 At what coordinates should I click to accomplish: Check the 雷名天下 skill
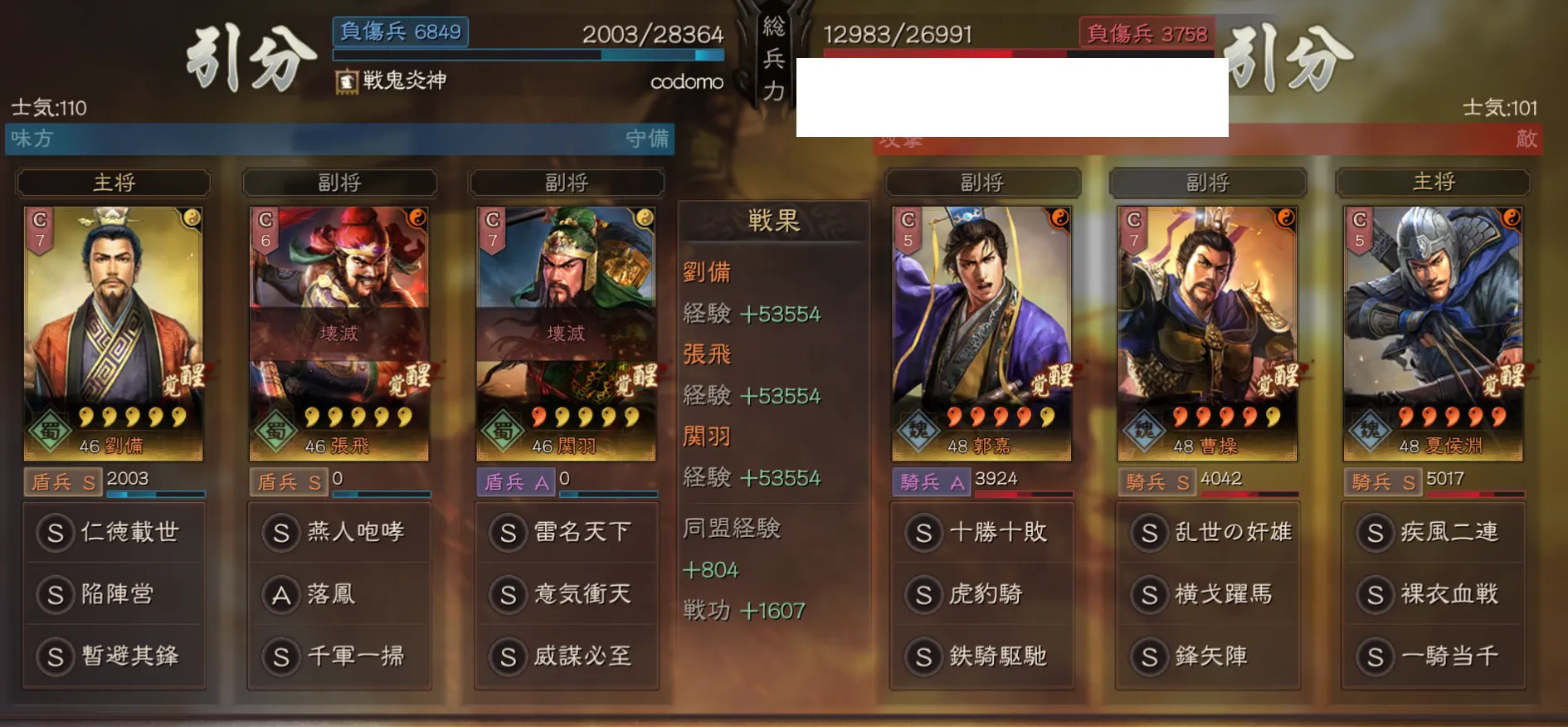[566, 532]
